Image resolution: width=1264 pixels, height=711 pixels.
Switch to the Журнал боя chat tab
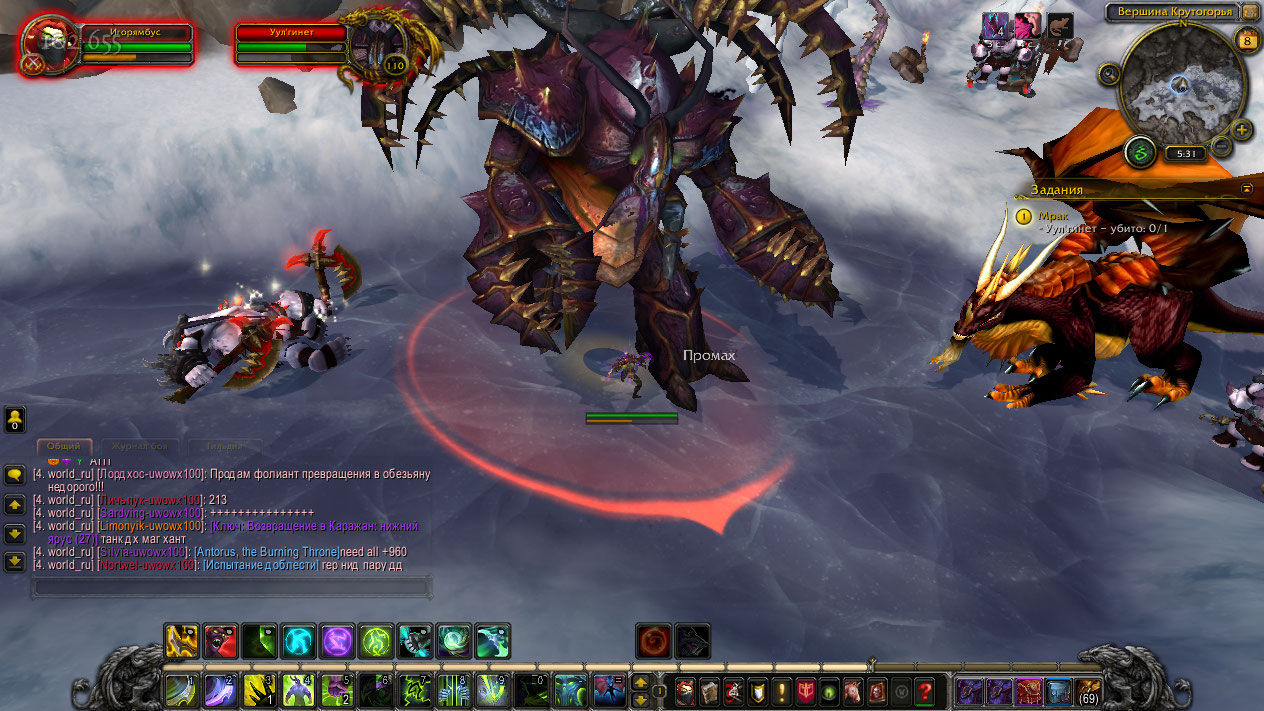(x=140, y=446)
